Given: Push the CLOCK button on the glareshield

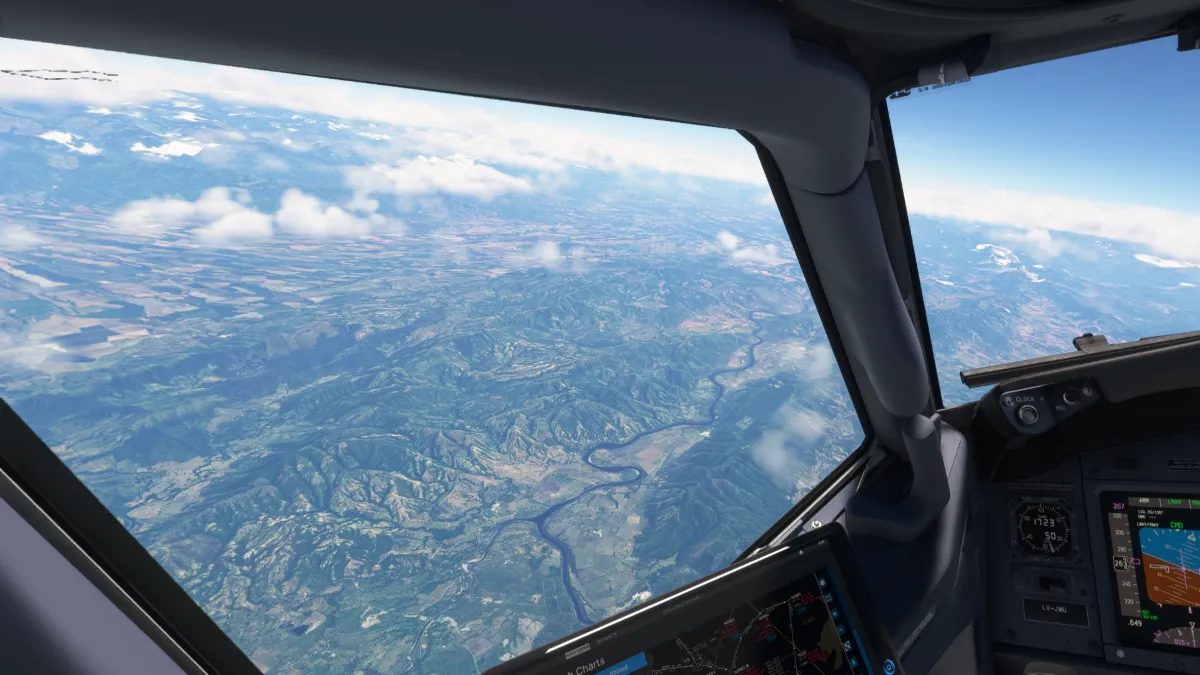Looking at the screenshot, I should click(1027, 414).
